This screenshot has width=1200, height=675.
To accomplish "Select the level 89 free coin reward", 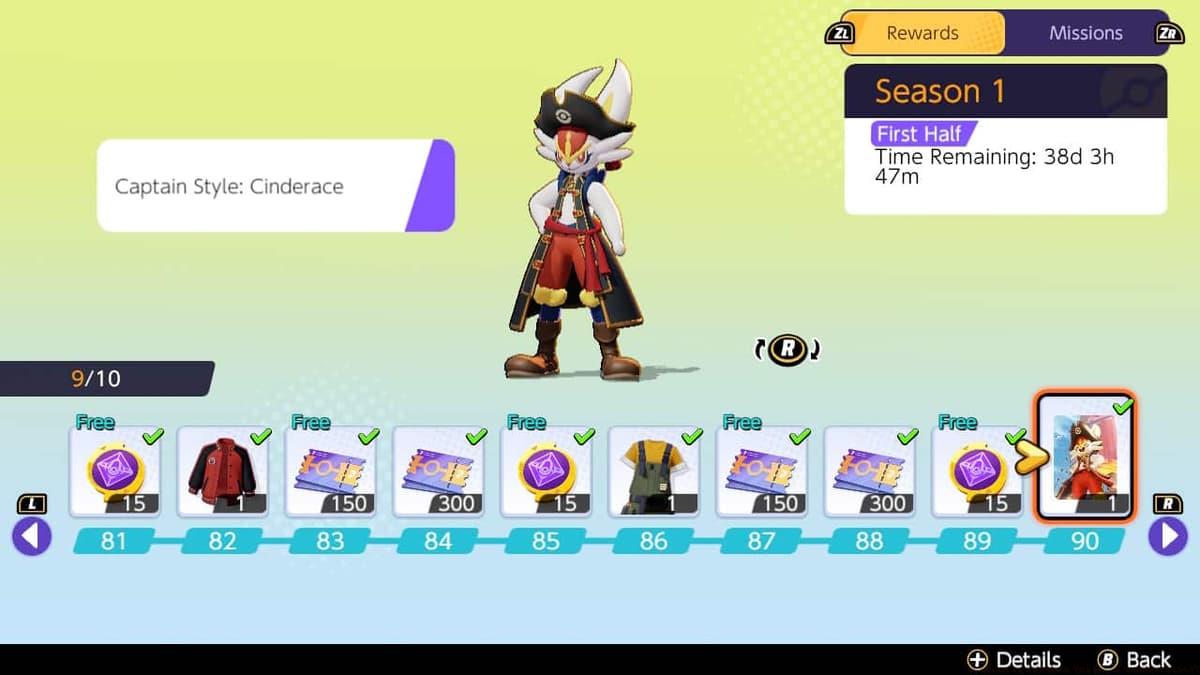I will 977,472.
